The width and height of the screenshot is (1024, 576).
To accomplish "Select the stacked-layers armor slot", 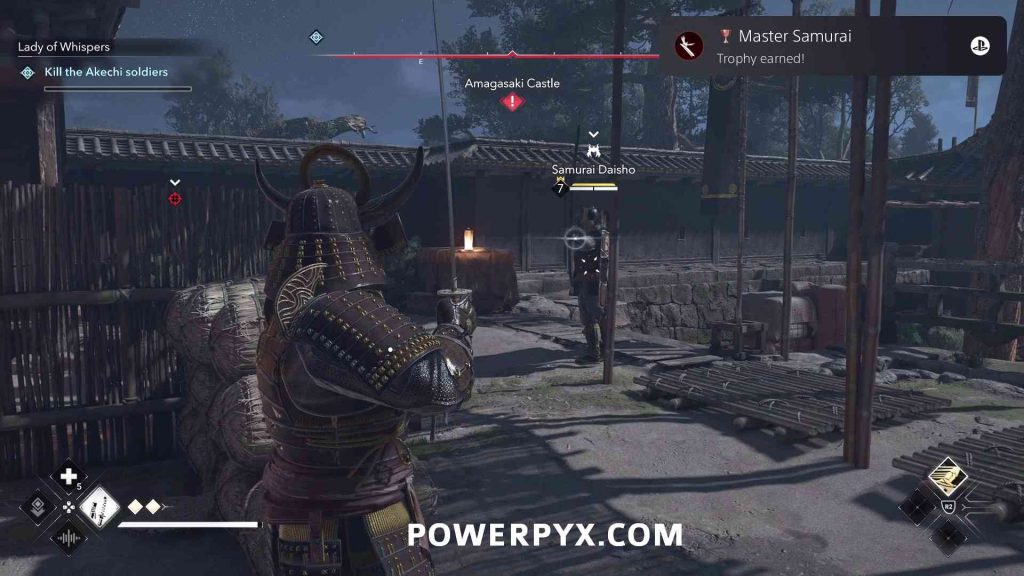I will click(x=38, y=506).
